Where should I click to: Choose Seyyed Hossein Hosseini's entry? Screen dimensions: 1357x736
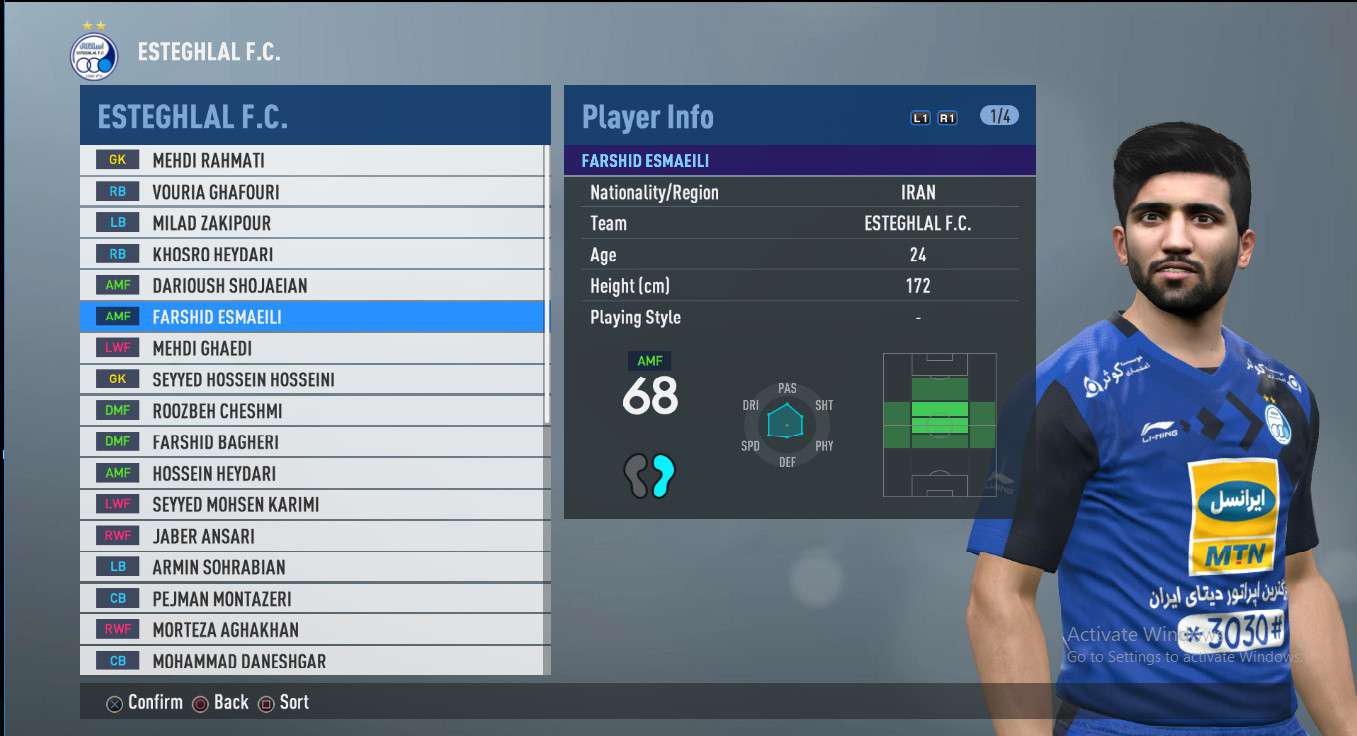312,379
